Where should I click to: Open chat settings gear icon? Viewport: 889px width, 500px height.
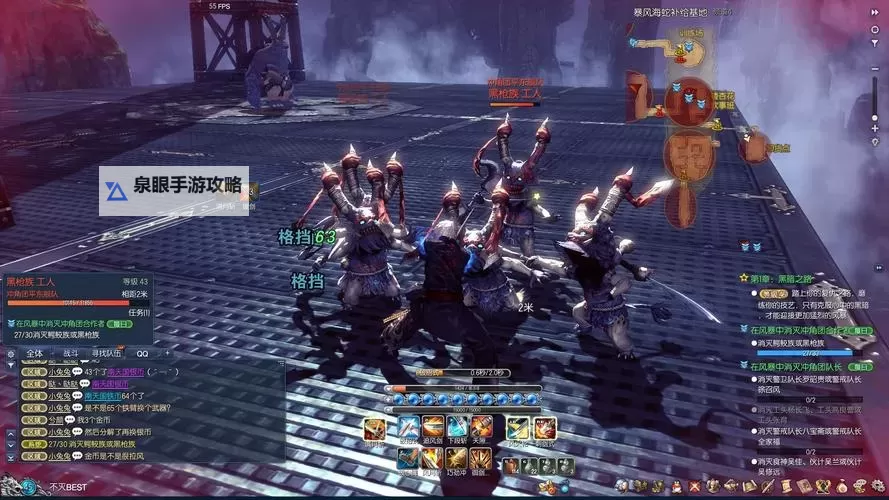10,353
